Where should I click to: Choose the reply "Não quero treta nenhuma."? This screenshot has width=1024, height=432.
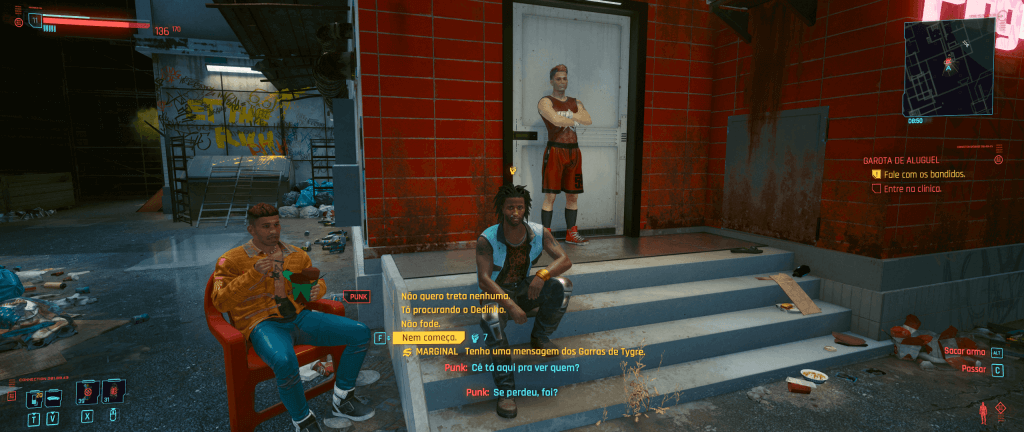click(x=455, y=296)
